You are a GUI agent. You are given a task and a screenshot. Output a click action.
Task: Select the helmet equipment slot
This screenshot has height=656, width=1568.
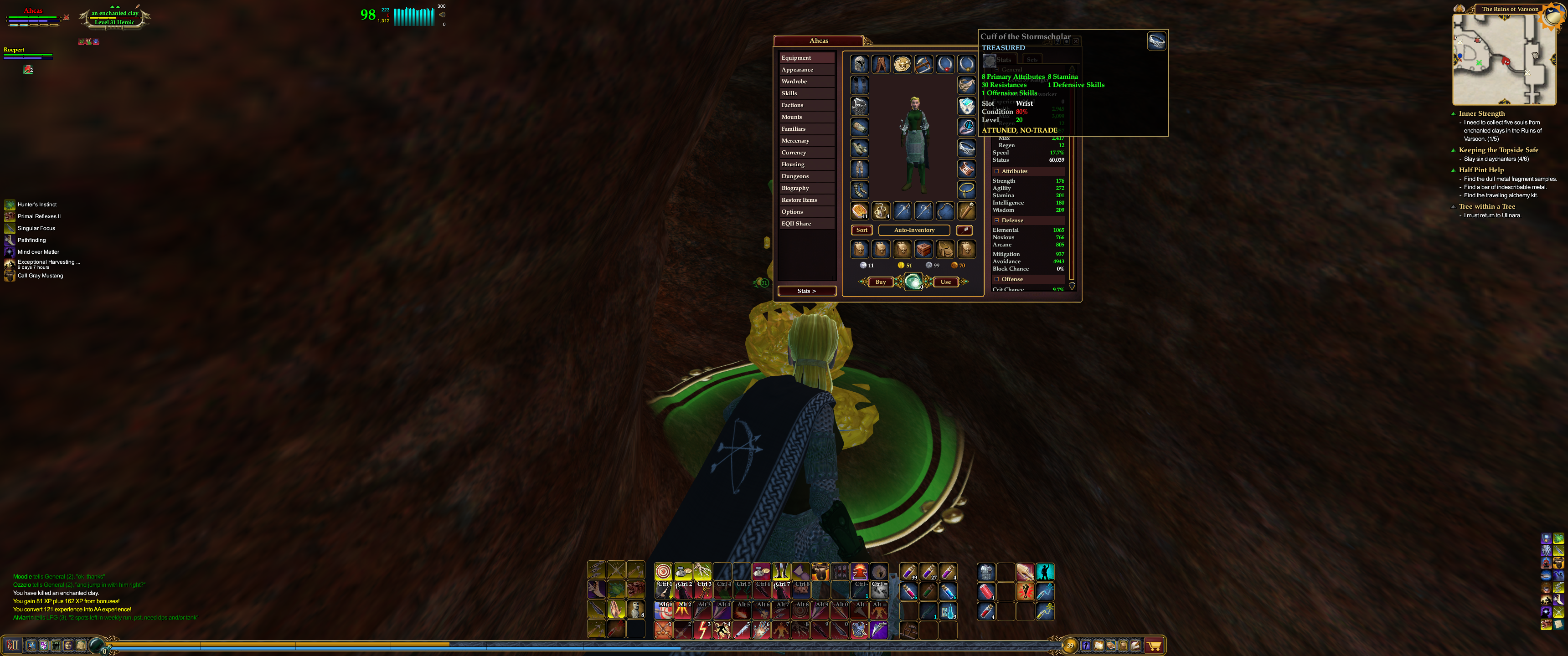pyautogui.click(x=860, y=64)
